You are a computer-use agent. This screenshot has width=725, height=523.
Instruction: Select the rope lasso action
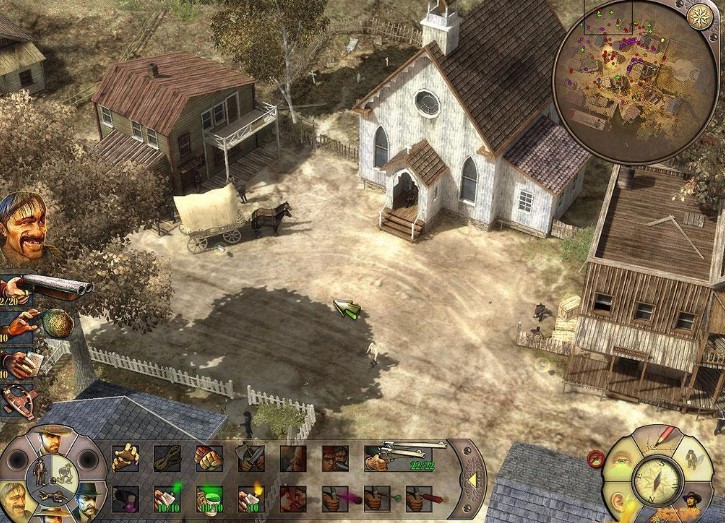[167, 459]
